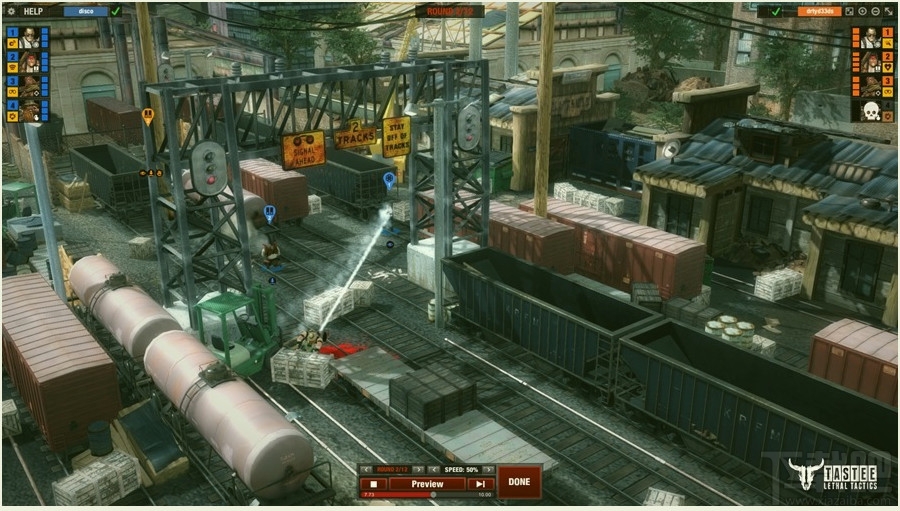Select orange enemy portrait number 2

pyautogui.click(x=871, y=61)
